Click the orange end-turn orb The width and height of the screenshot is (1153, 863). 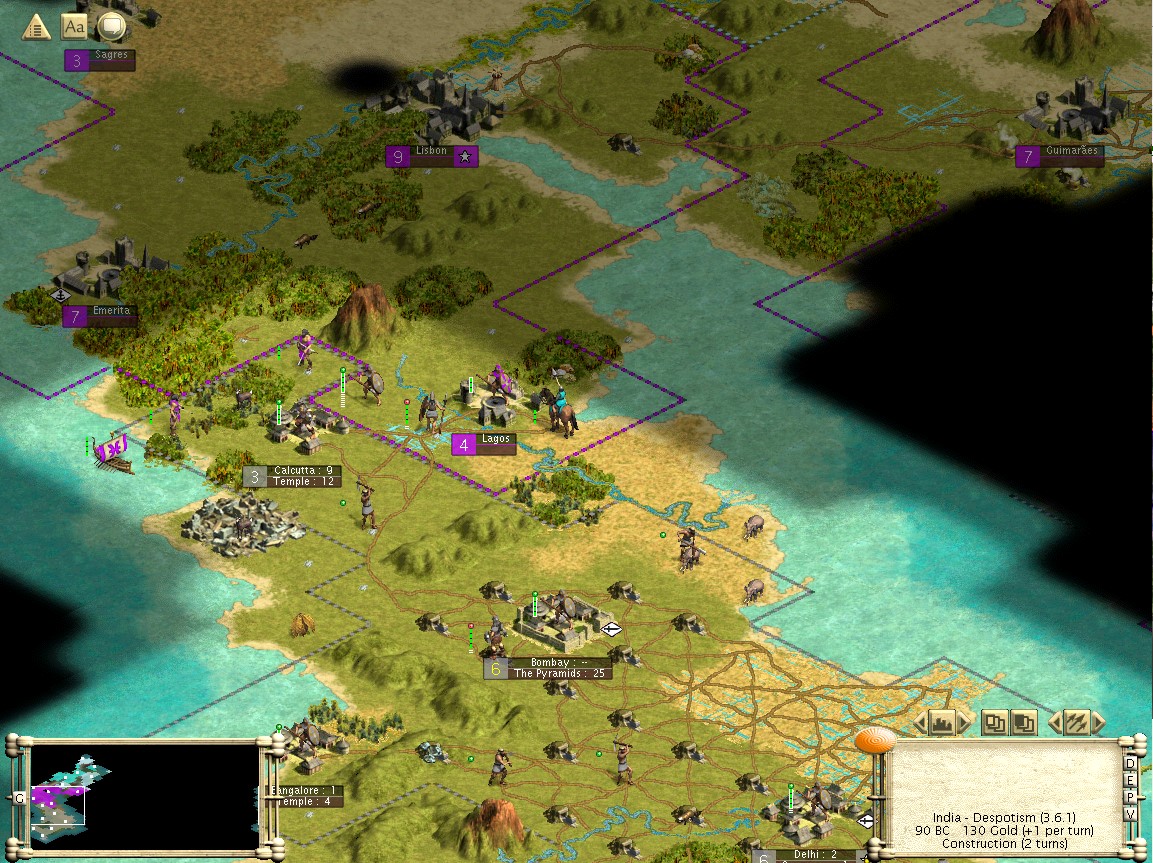coord(875,741)
